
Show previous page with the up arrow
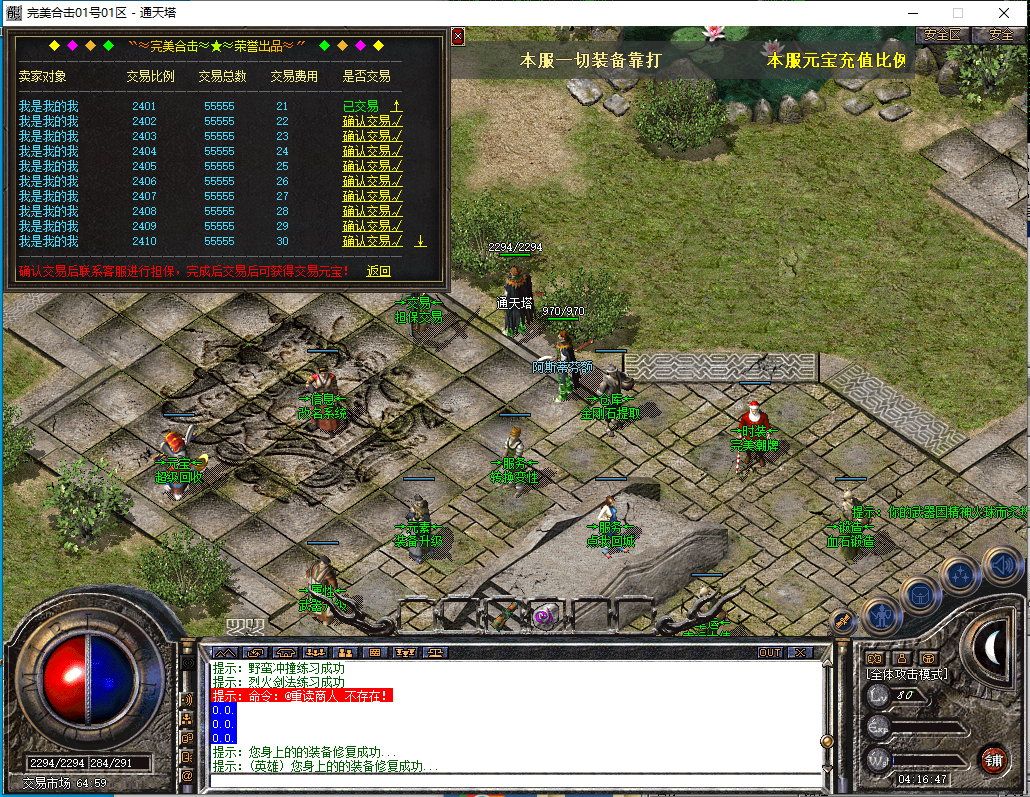pyautogui.click(x=397, y=105)
